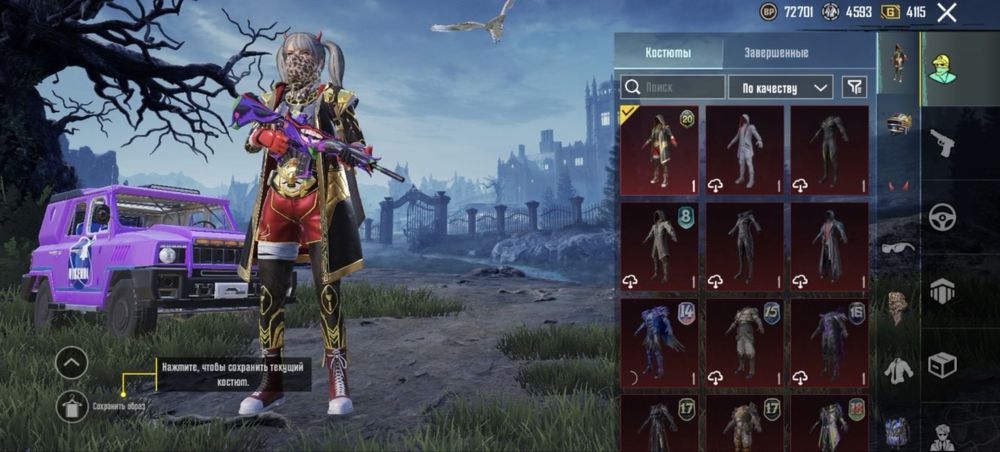The height and width of the screenshot is (452, 1000).
Task: Expand the up-arrow circle button
Action: 72,362
